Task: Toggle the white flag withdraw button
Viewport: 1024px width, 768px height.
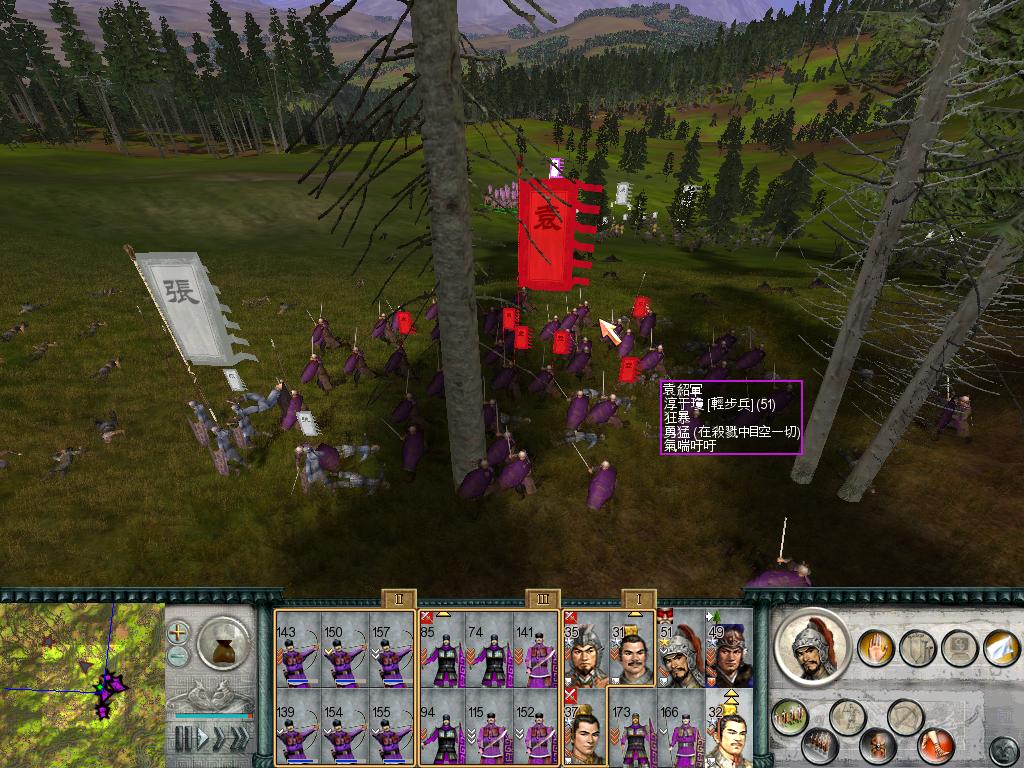Action: pos(1000,647)
